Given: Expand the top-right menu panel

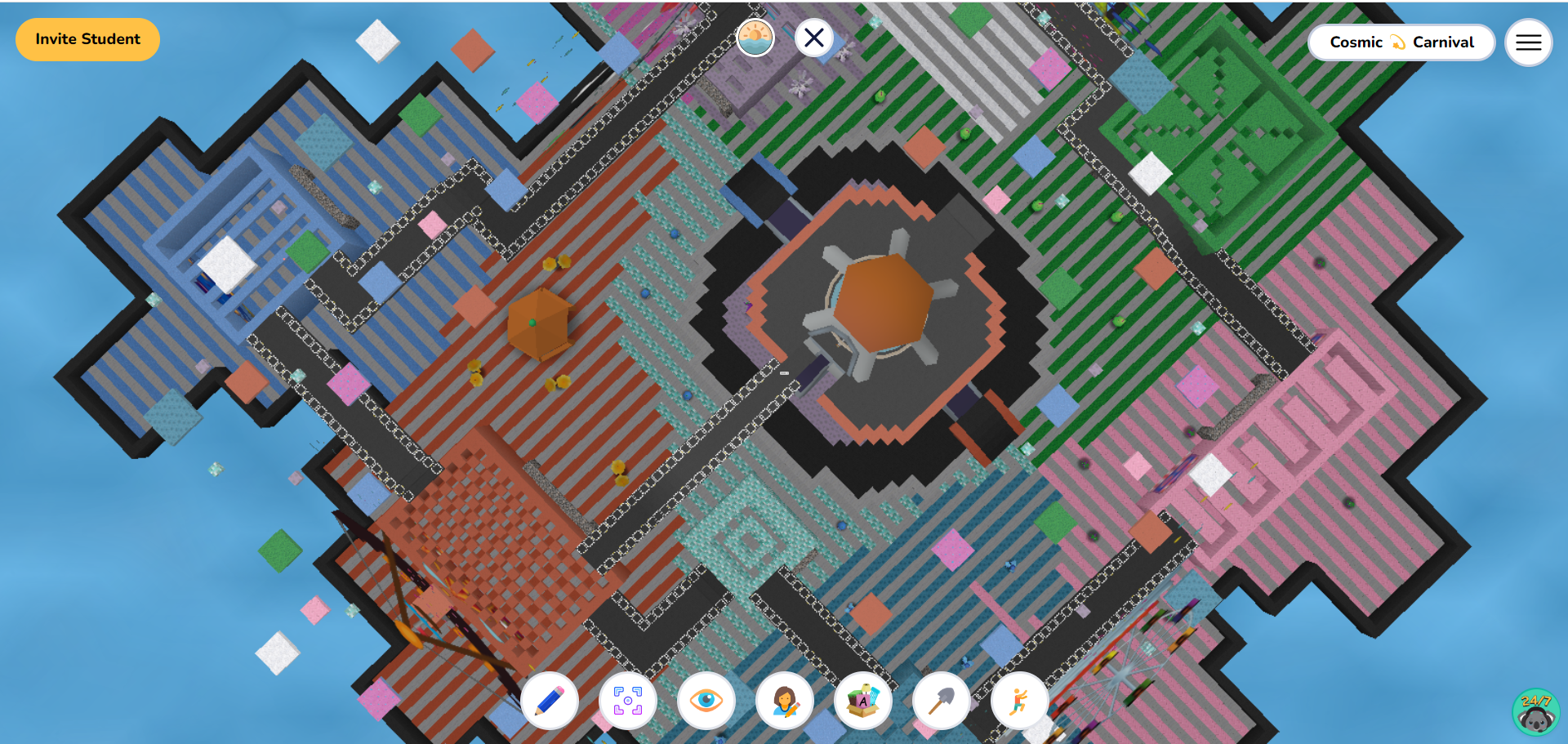Looking at the screenshot, I should pyautogui.click(x=1528, y=42).
